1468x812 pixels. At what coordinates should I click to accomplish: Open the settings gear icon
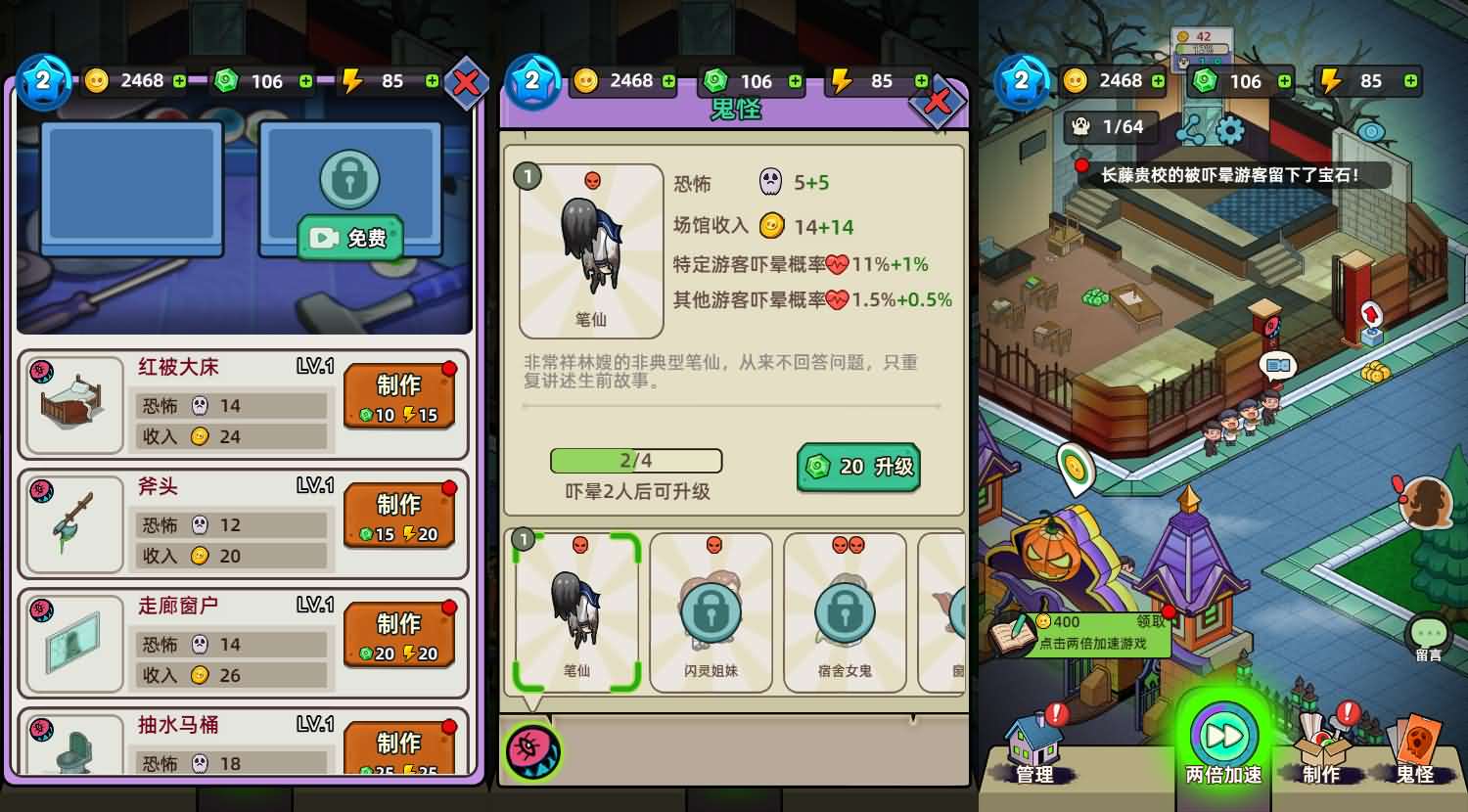(x=1232, y=127)
